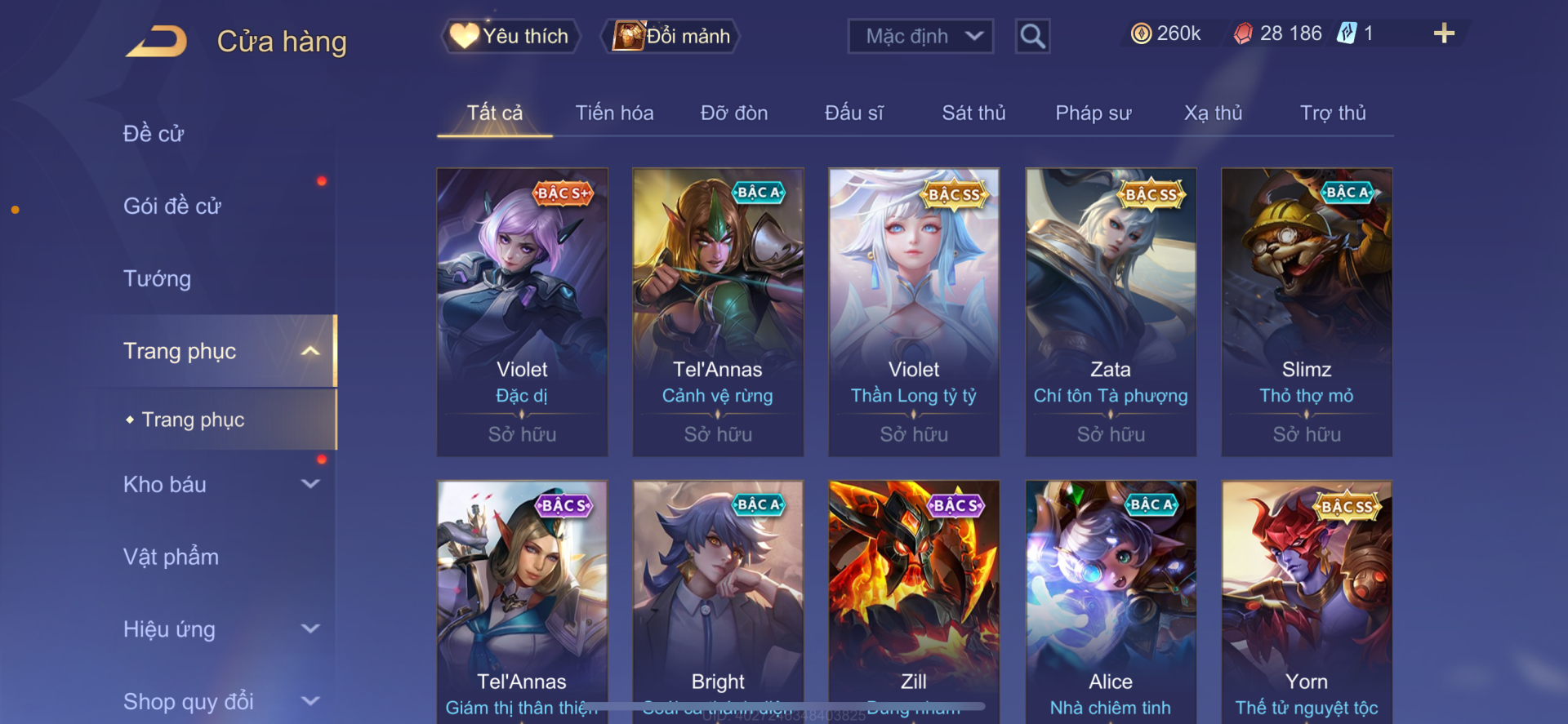Image resolution: width=1568 pixels, height=724 pixels.
Task: Go back using the gold arrow
Action: click(157, 41)
